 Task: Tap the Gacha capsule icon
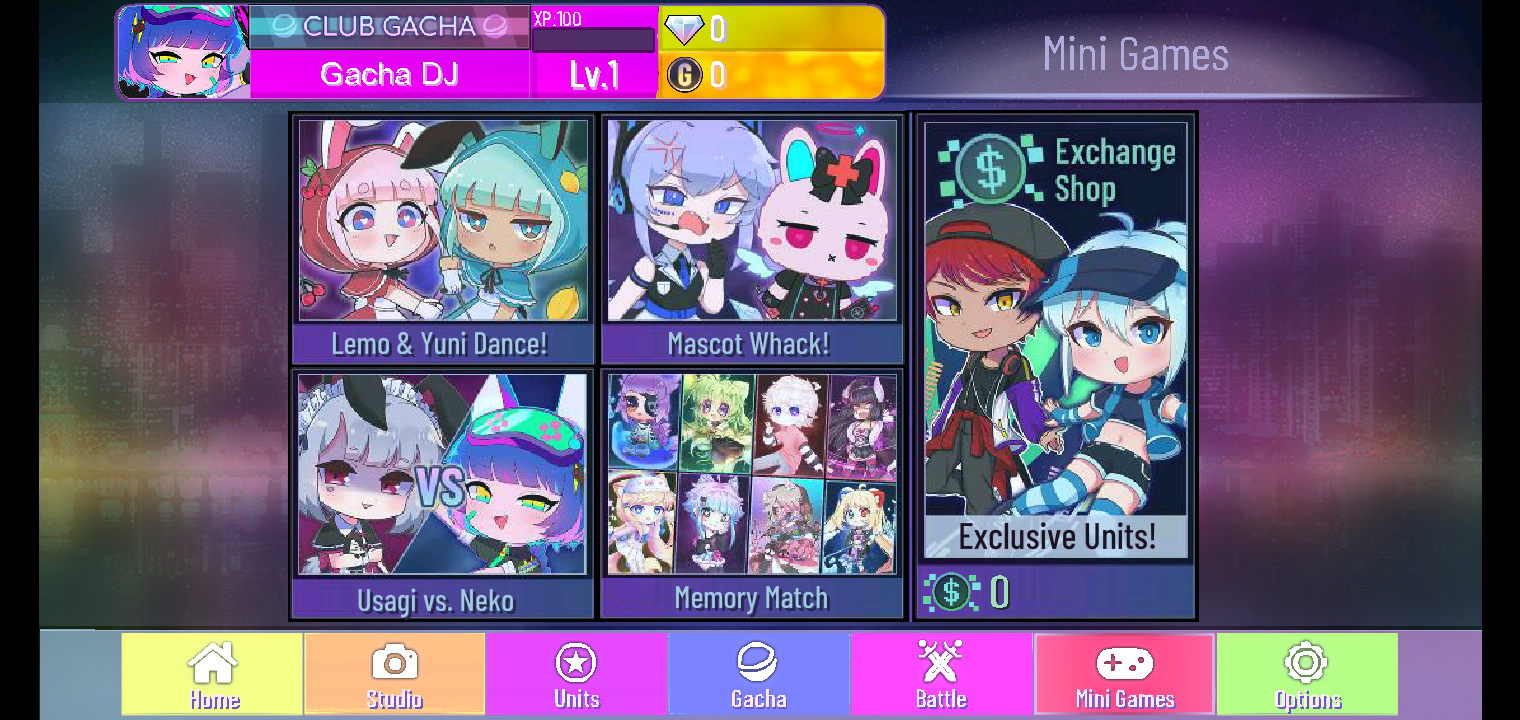758,661
